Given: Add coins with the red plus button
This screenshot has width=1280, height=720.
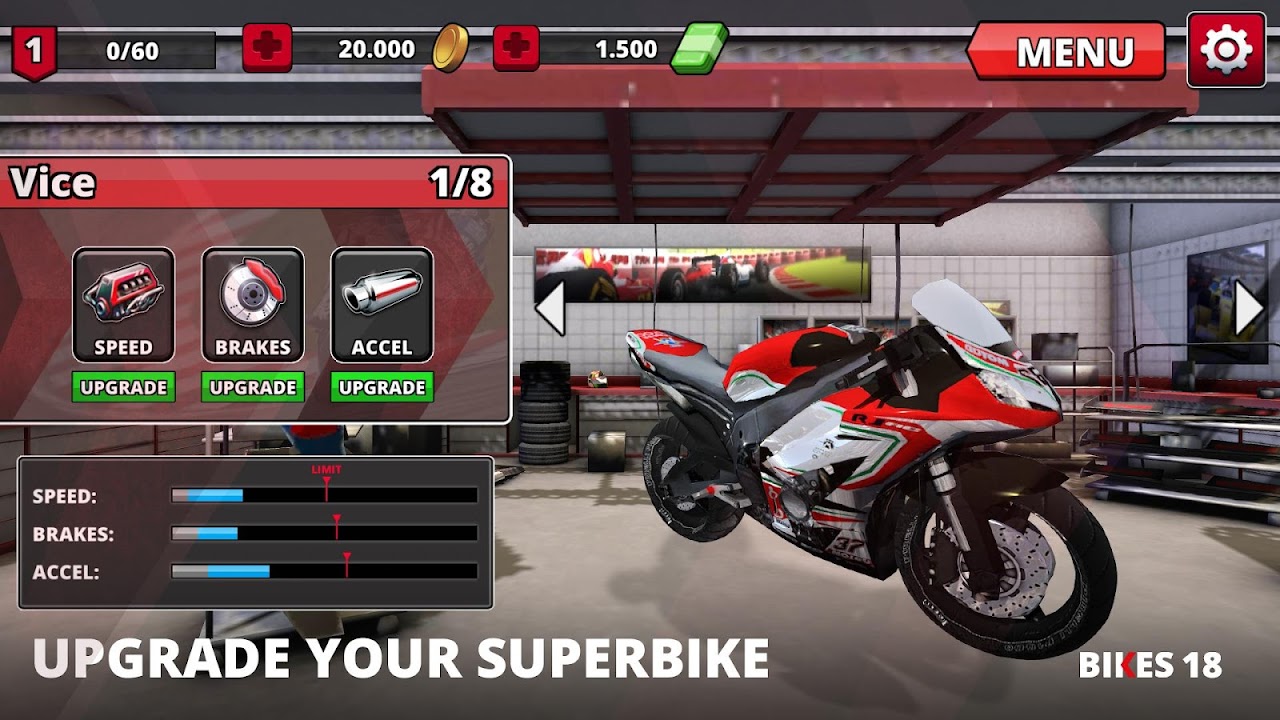Looking at the screenshot, I should (x=267, y=48).
